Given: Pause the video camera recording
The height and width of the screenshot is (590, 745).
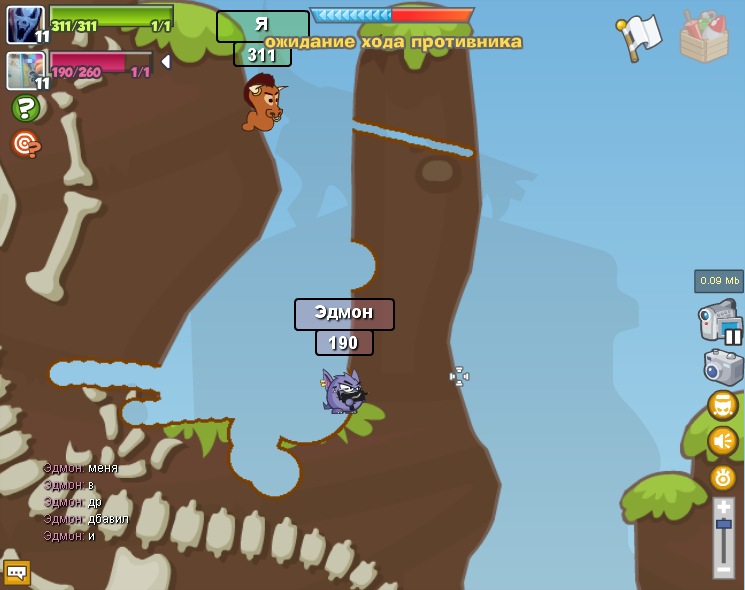Looking at the screenshot, I should coord(733,337).
